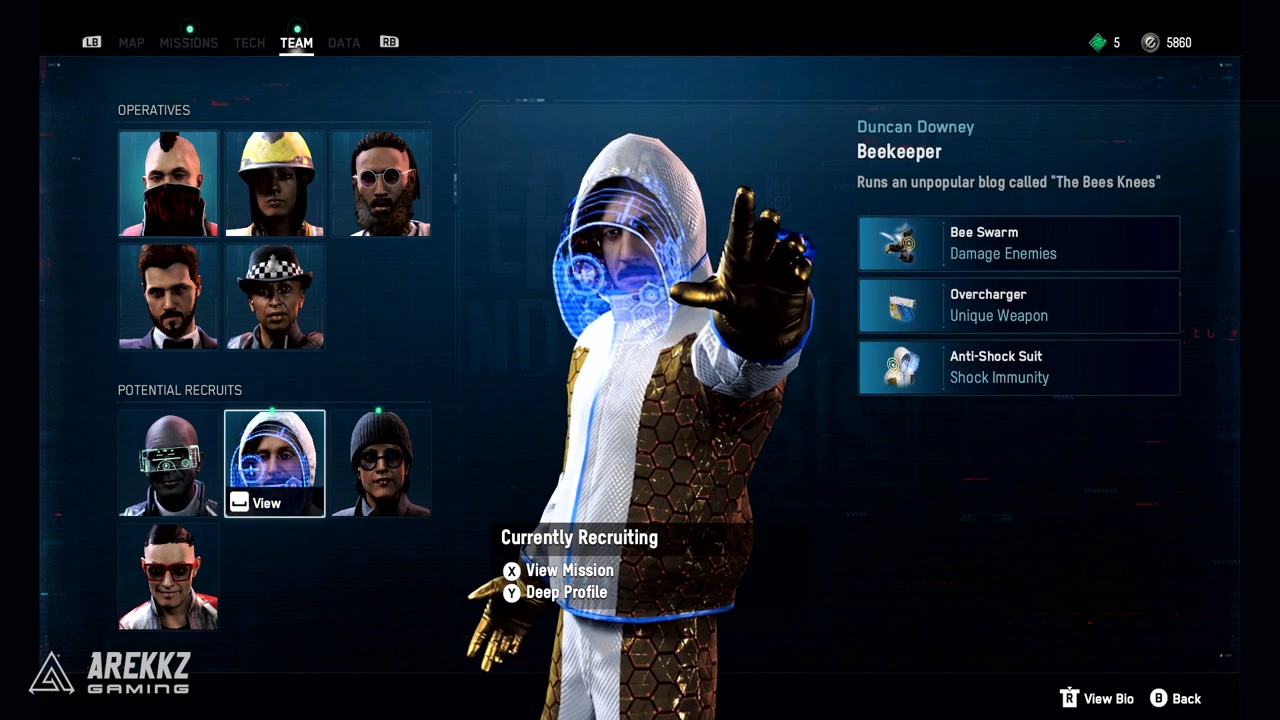This screenshot has height=720, width=1280.
Task: Open View Mission for current recruit
Action: [568, 570]
